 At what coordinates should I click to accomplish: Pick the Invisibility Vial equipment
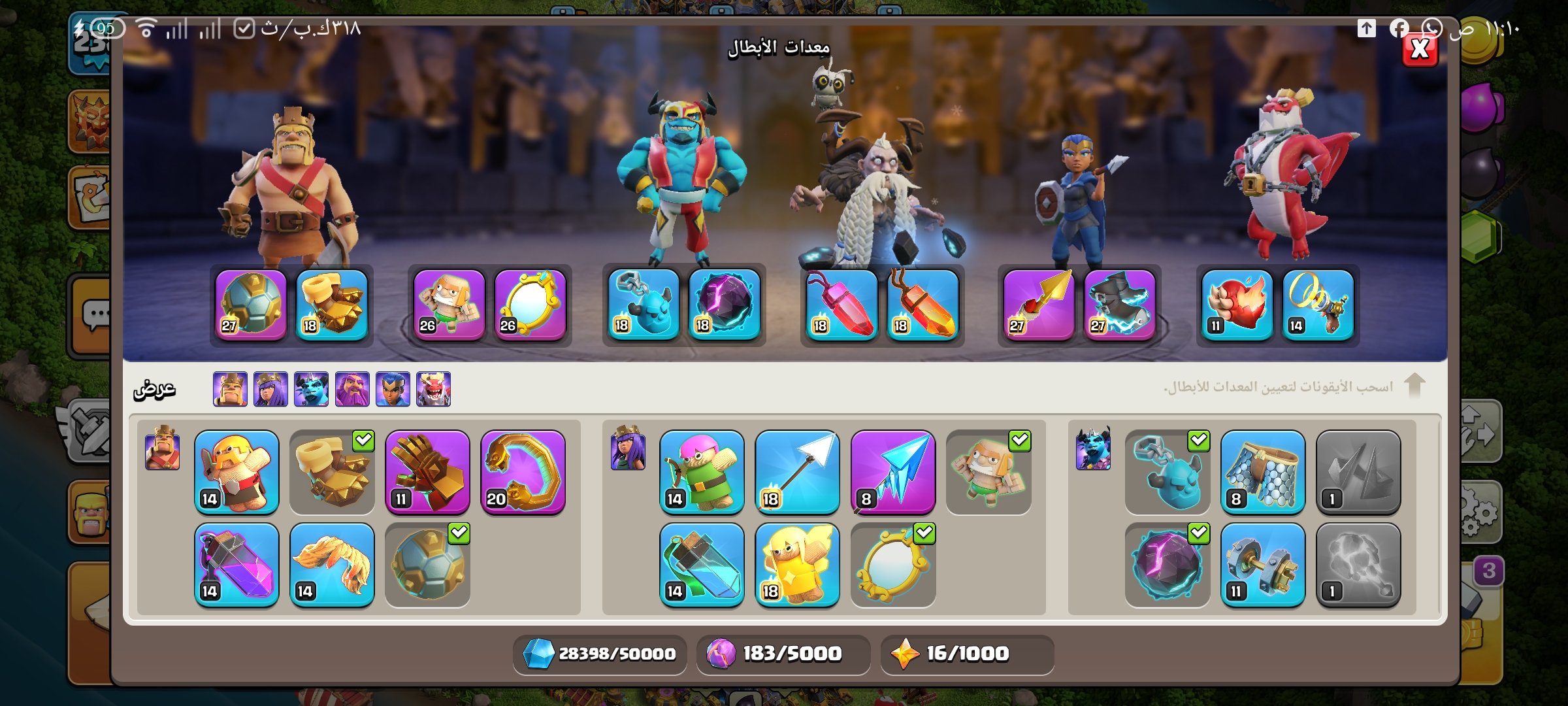click(x=702, y=565)
